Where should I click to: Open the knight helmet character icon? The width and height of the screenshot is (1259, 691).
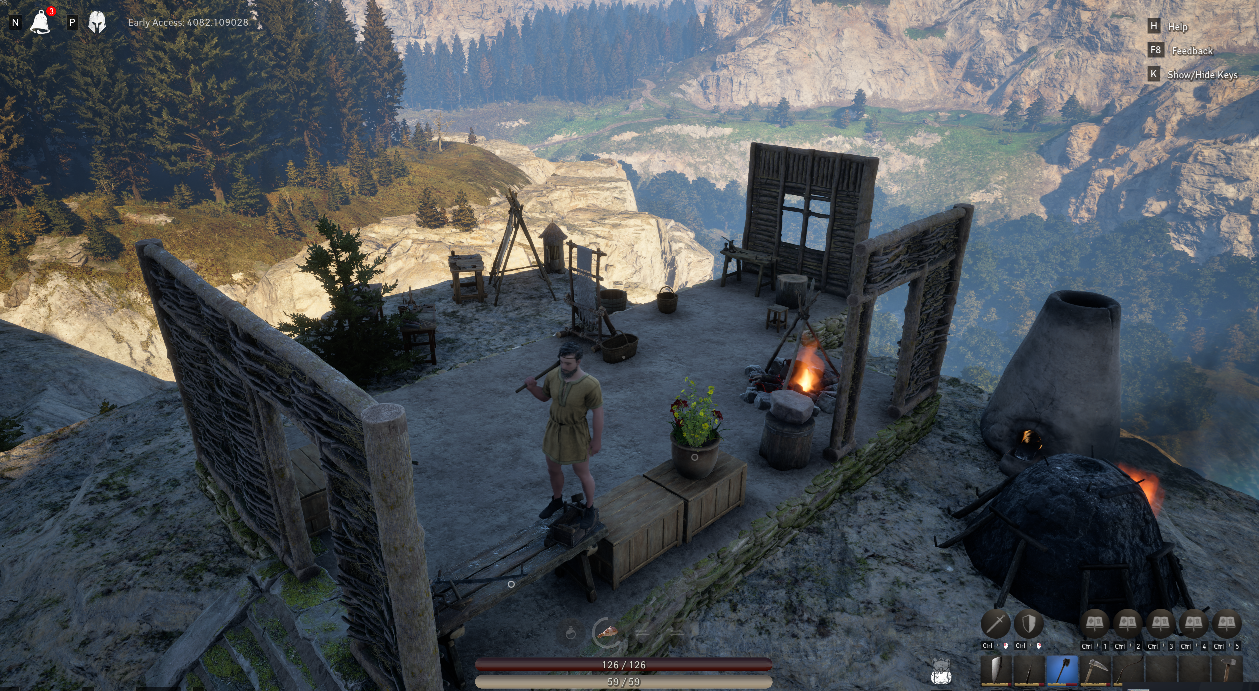97,22
